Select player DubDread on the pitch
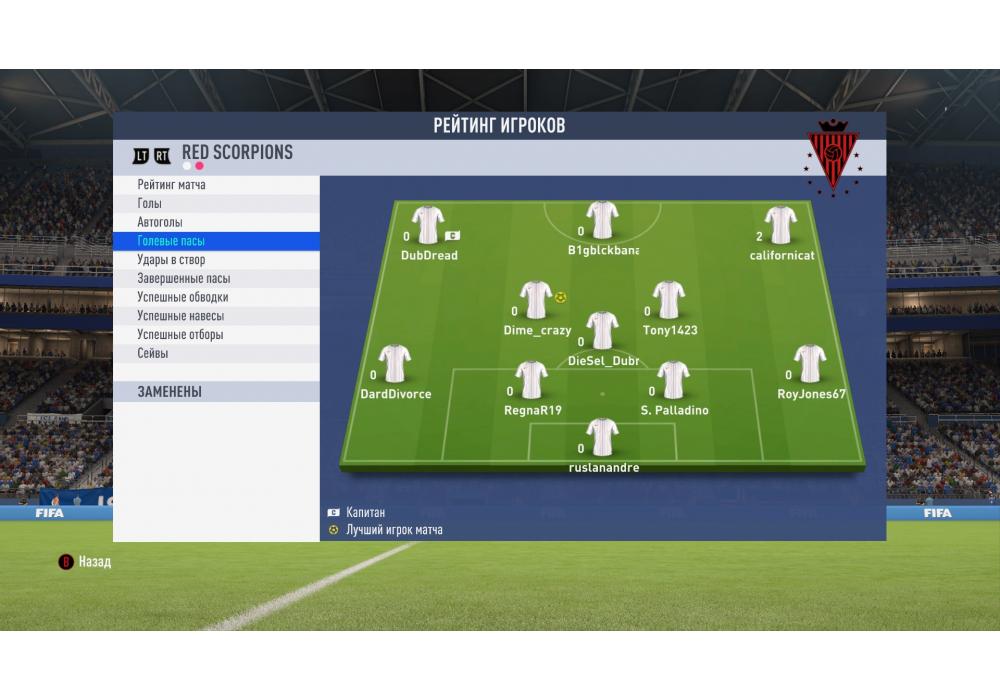Screen dimensions: 1000x700 pyautogui.click(x=428, y=226)
